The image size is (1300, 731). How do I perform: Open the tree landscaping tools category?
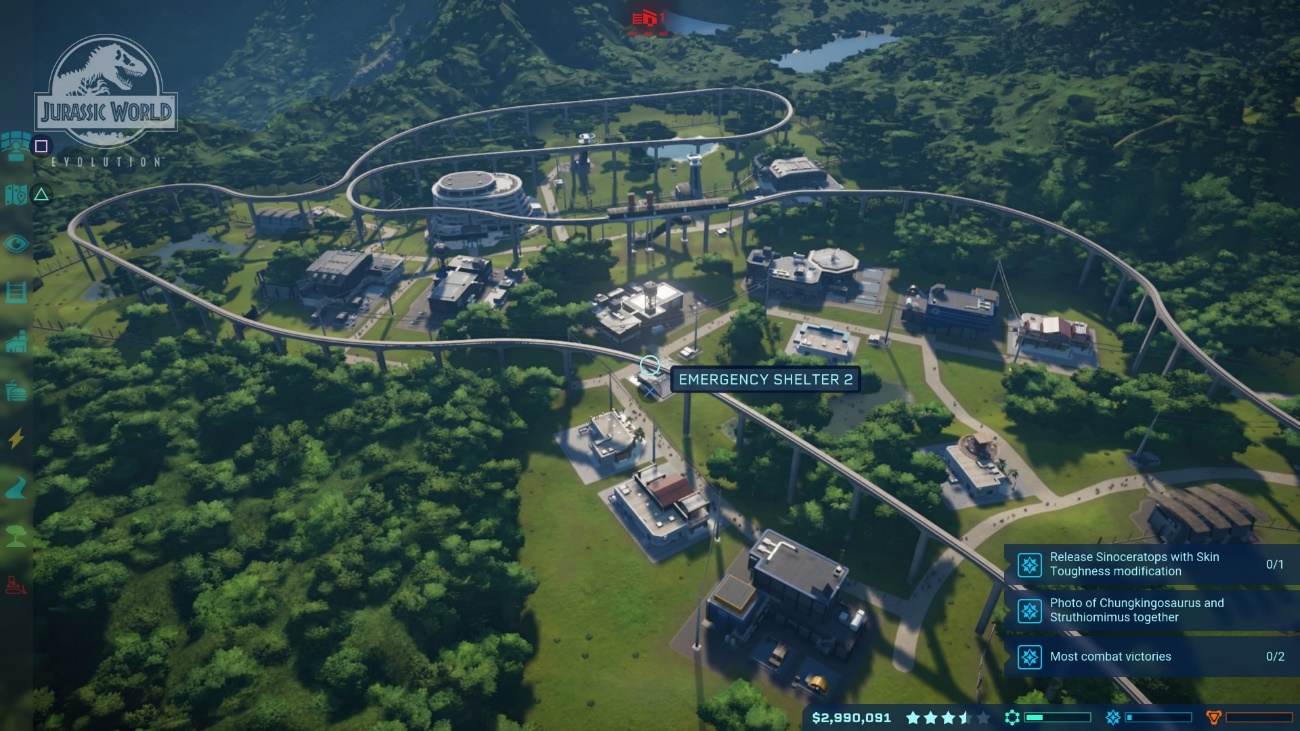16,535
